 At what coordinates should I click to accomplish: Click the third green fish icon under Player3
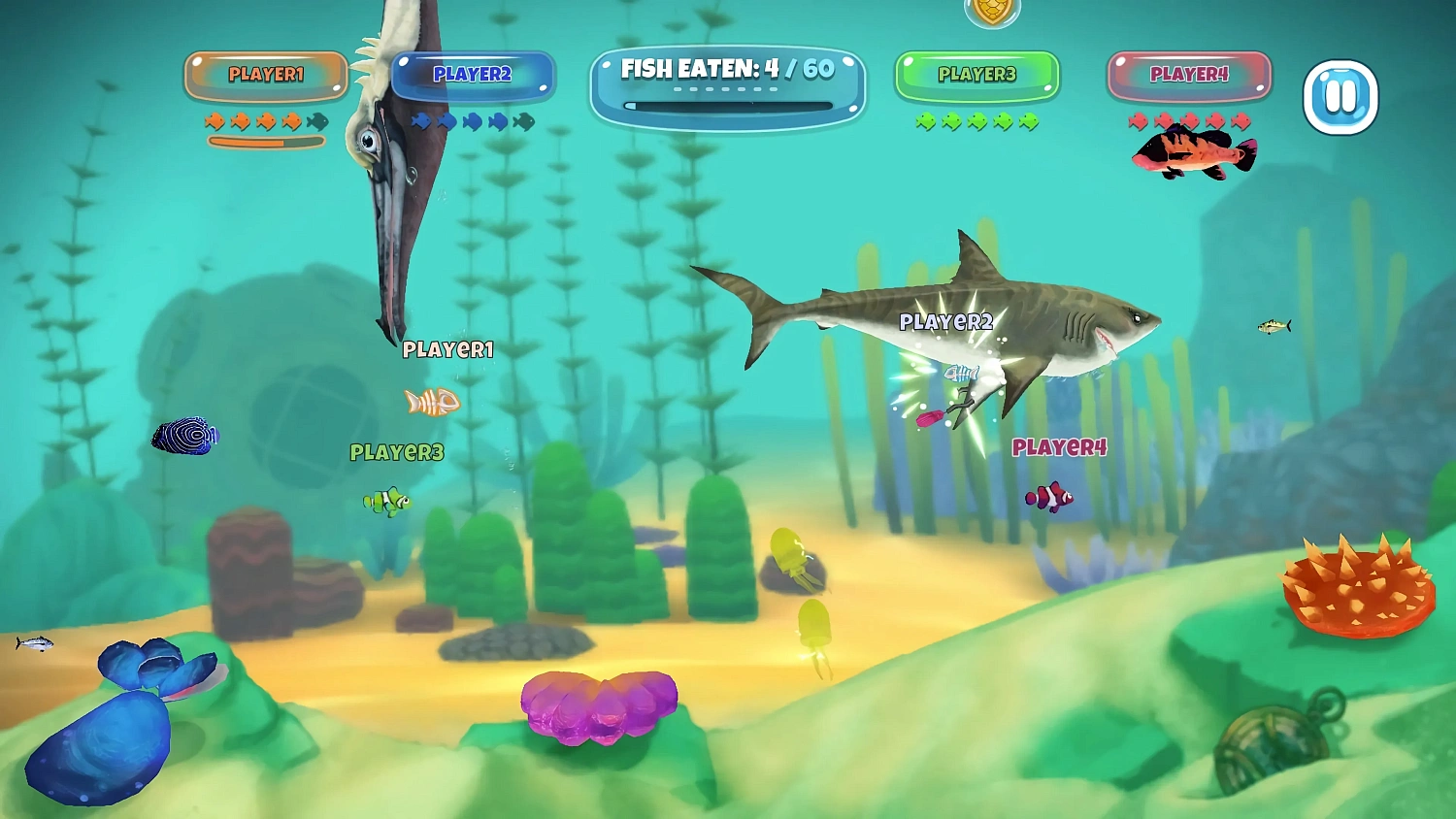click(977, 119)
